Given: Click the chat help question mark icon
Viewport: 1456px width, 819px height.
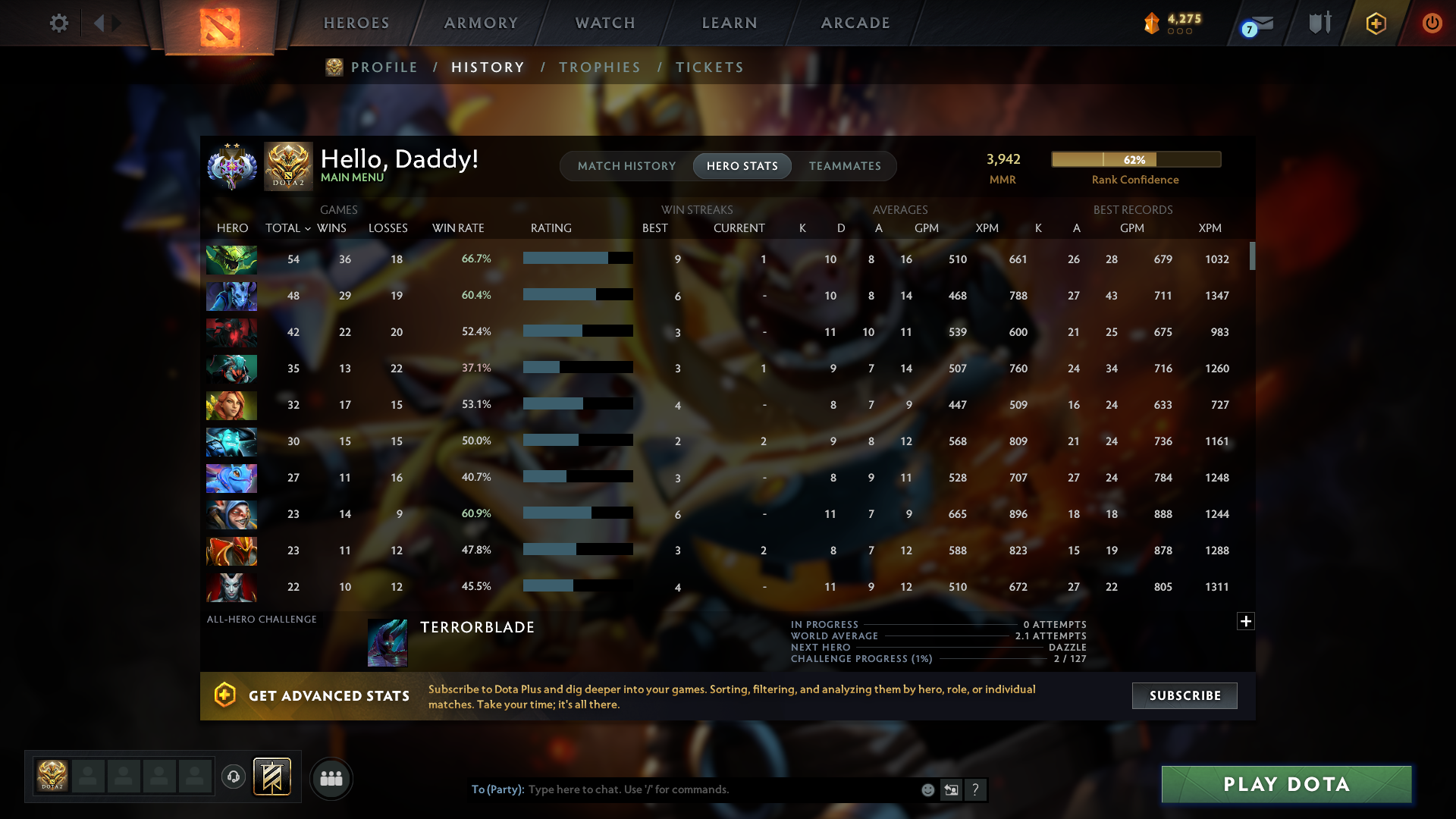Looking at the screenshot, I should (976, 789).
